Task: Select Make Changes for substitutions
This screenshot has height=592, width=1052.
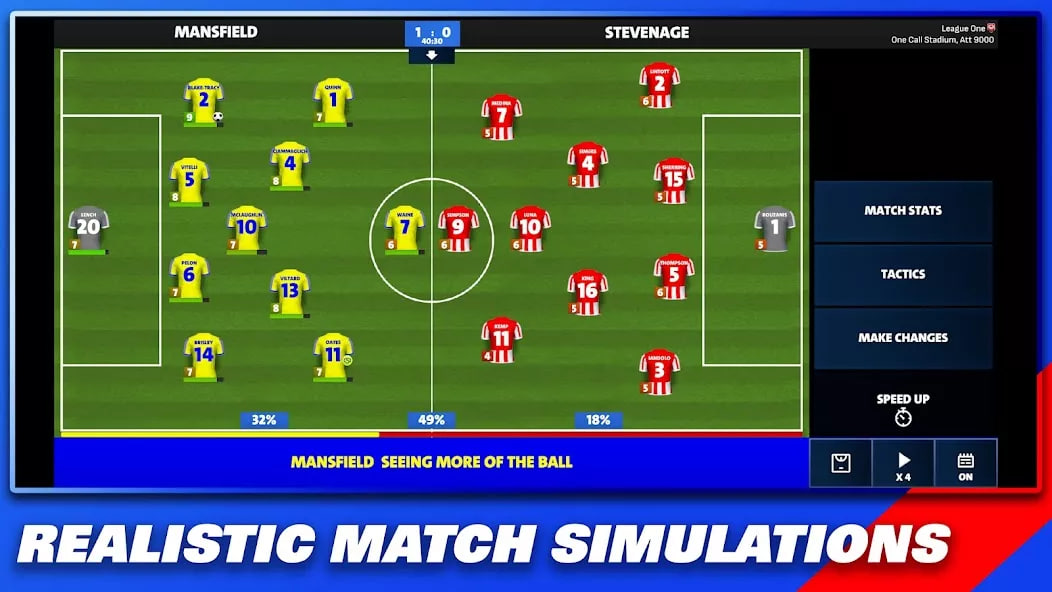Action: (903, 338)
